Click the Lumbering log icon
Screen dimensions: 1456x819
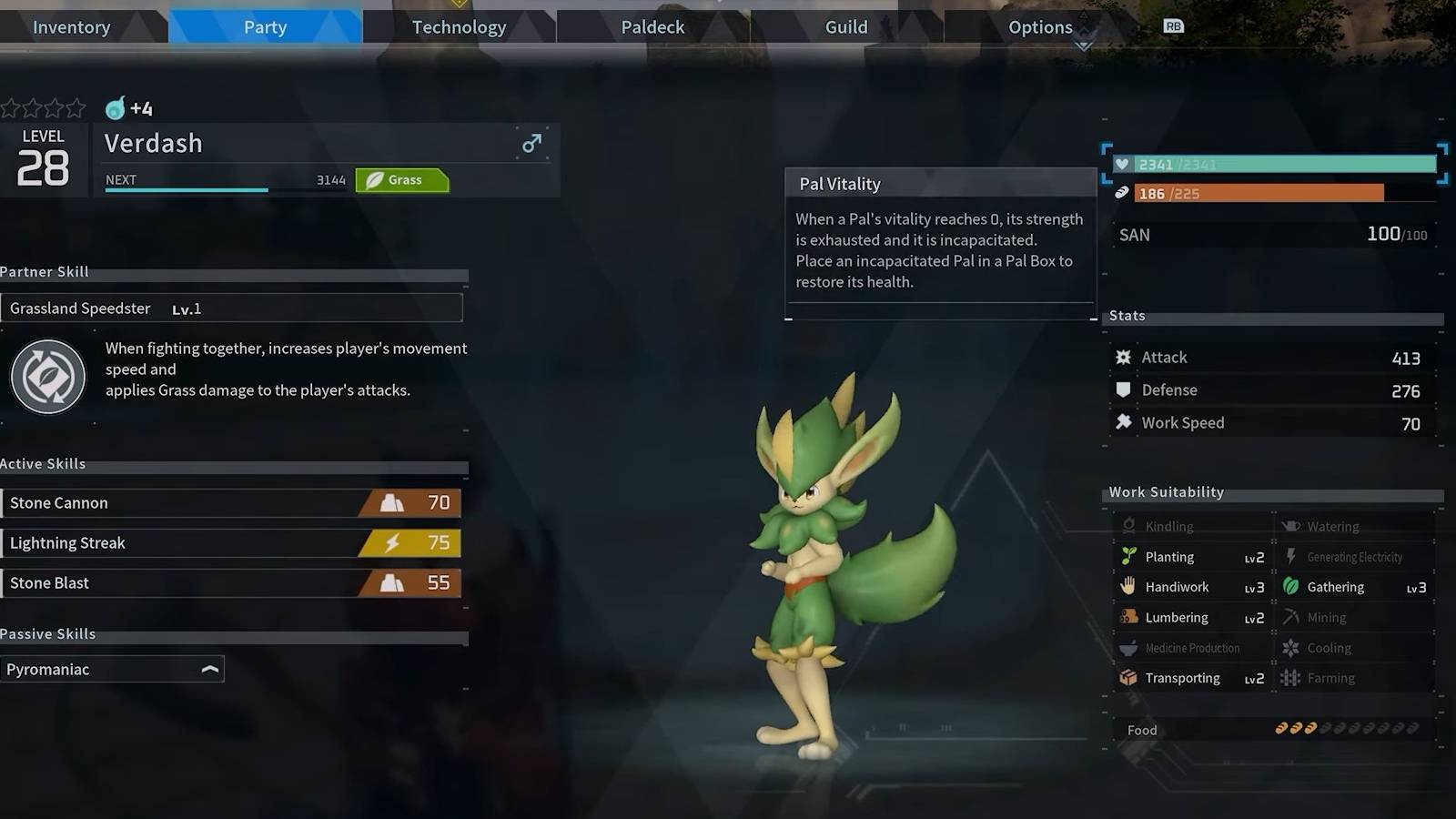[x=1128, y=617]
